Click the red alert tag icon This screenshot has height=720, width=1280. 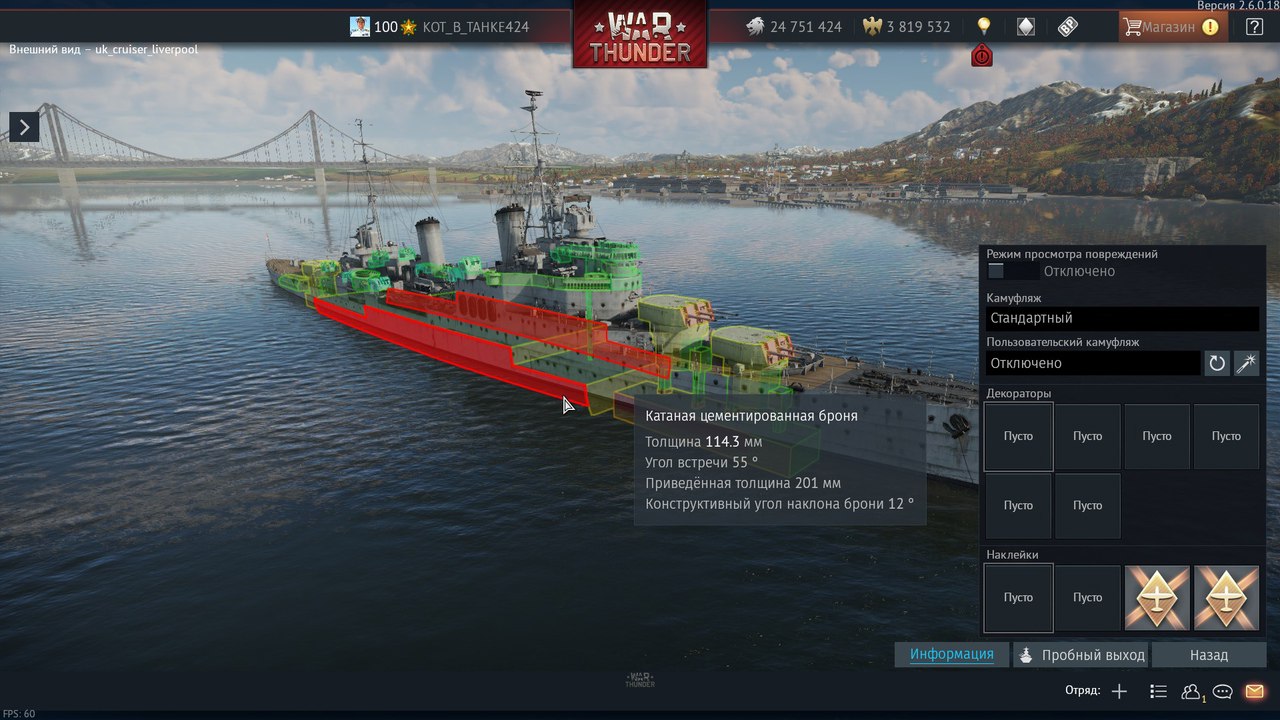click(x=982, y=56)
